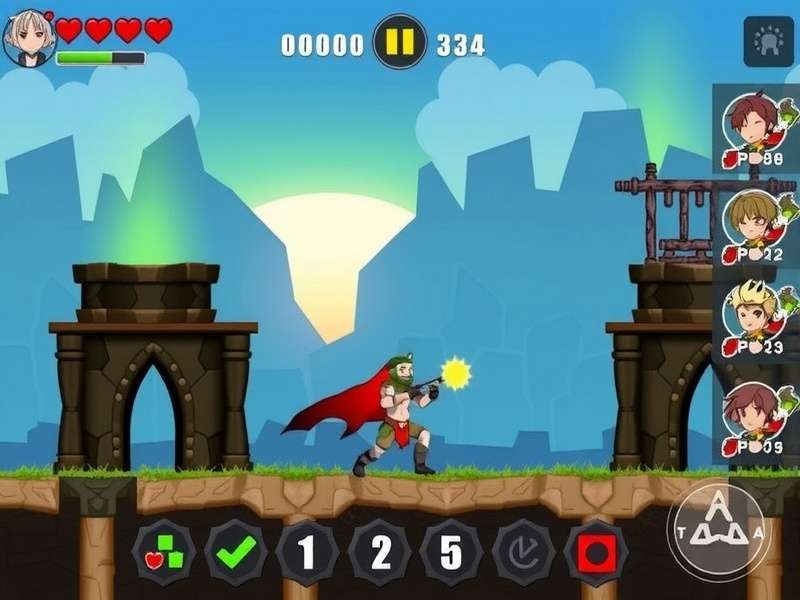Open the castle icon menu in the corner
The image size is (800, 600).
[768, 42]
